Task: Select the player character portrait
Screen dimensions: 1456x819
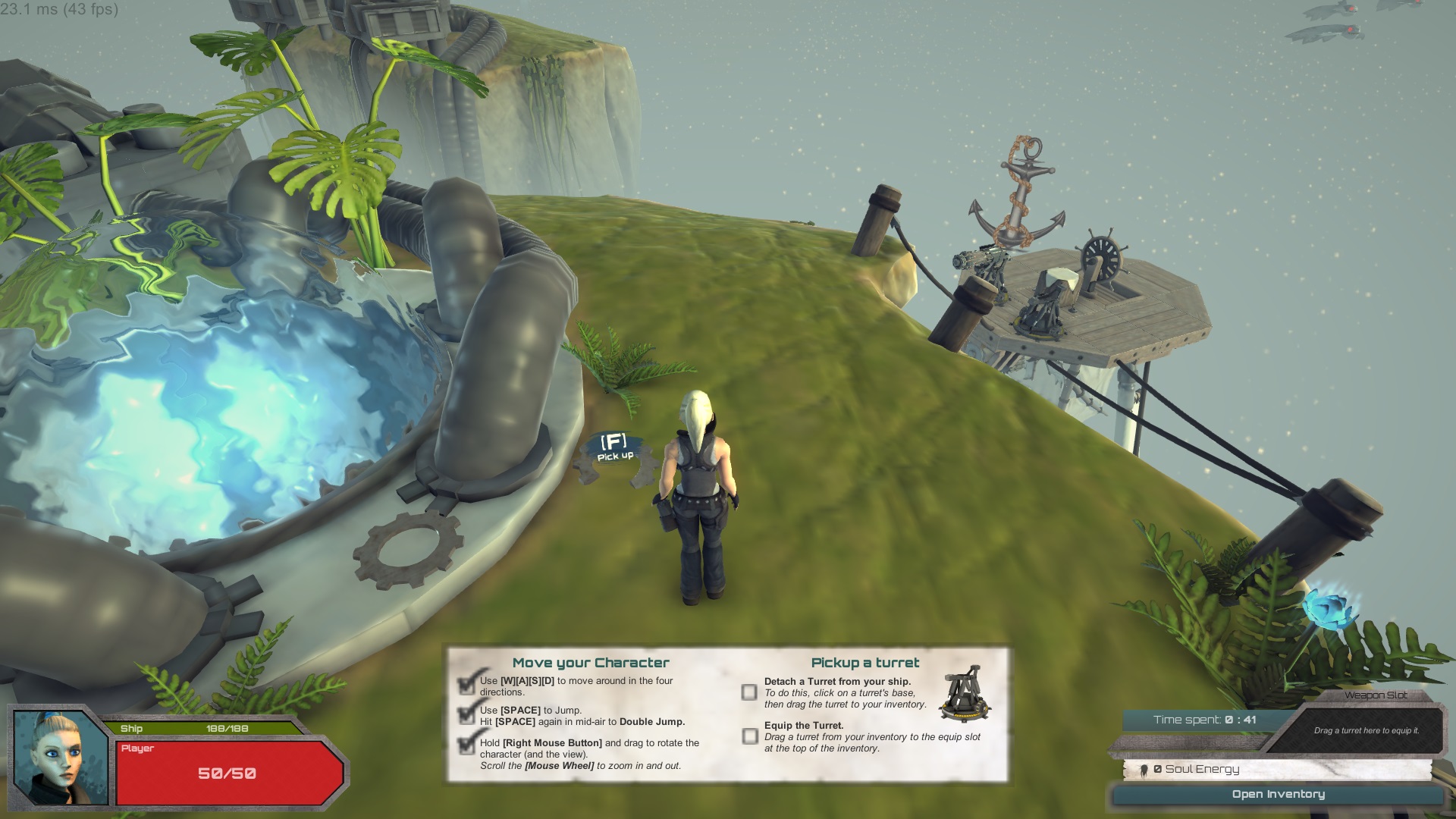Action: (61, 757)
